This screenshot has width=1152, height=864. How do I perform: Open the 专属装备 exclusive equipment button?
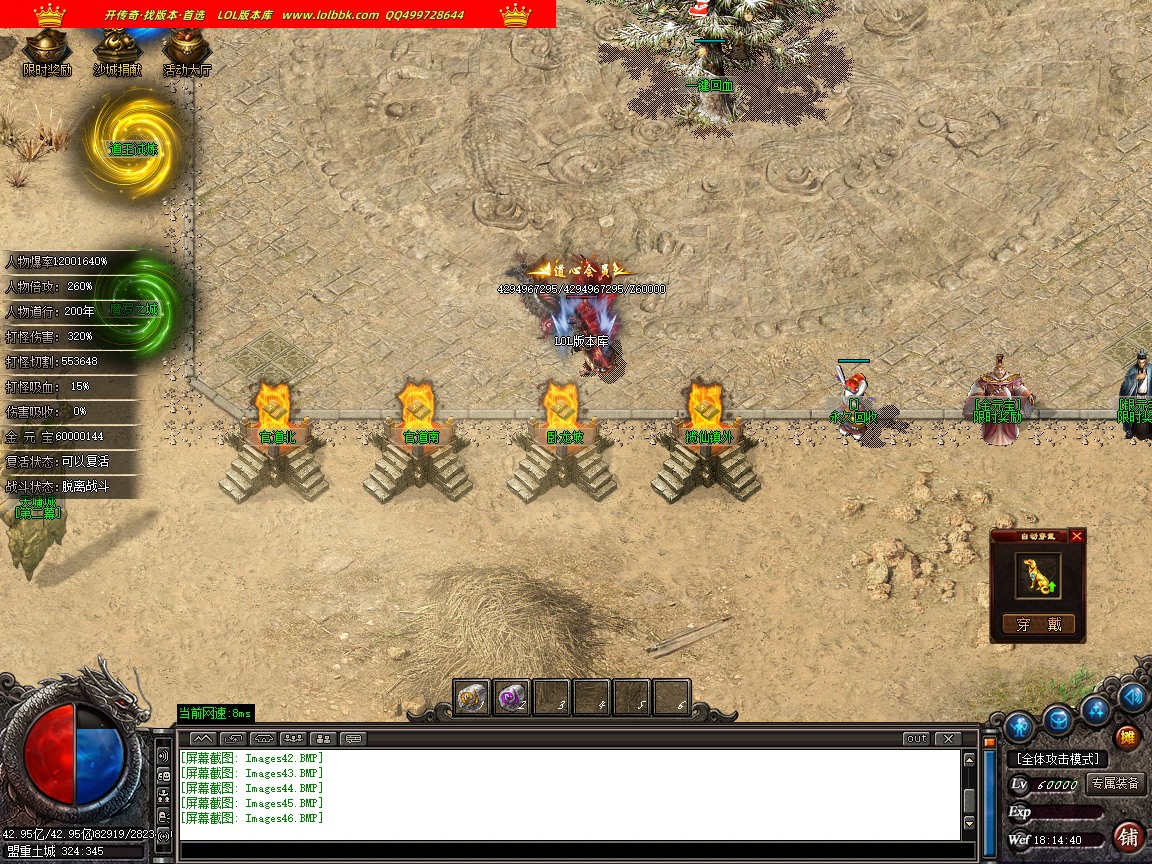point(1115,784)
